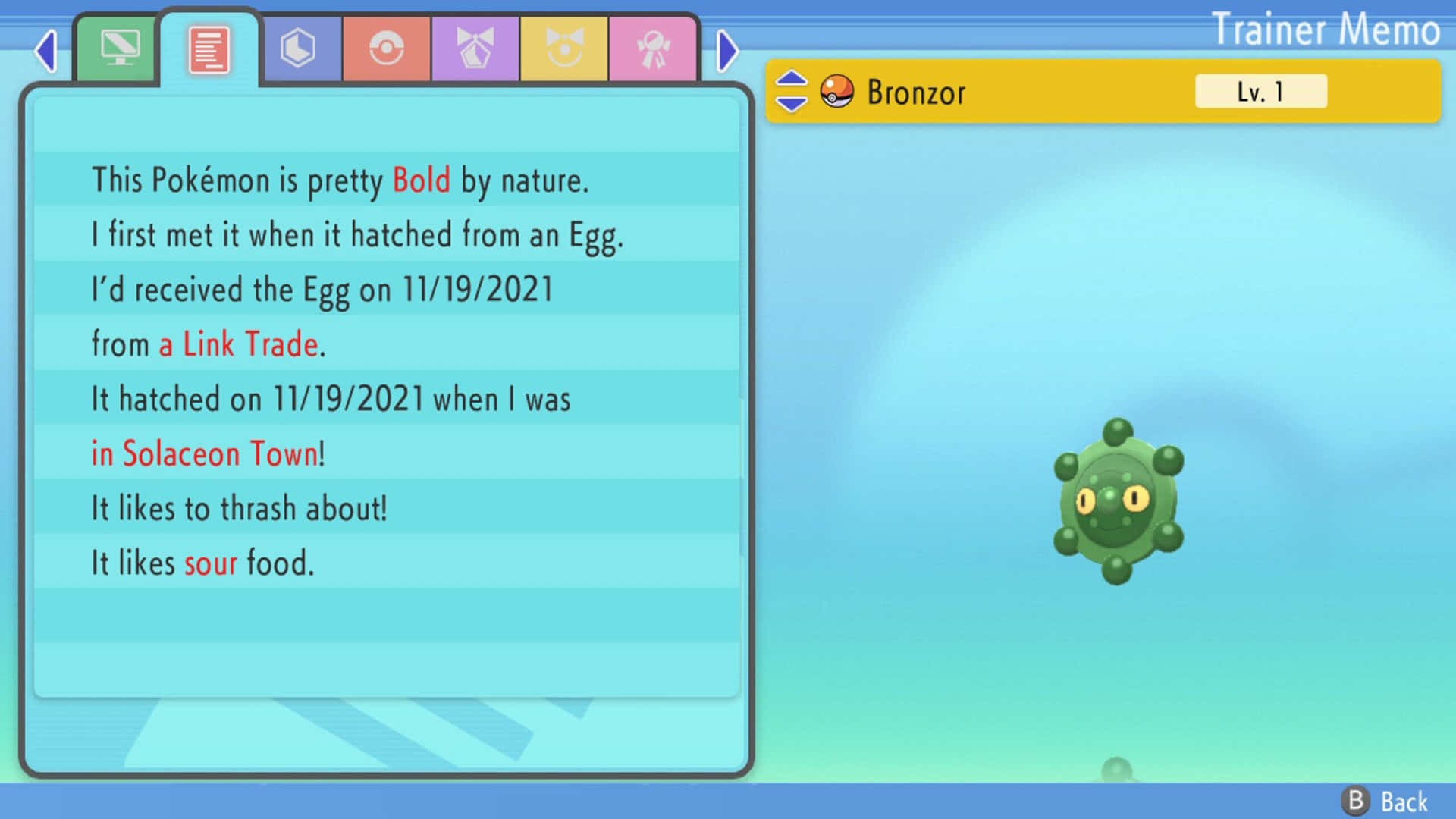Open the yellow contest-face tab

tap(563, 48)
